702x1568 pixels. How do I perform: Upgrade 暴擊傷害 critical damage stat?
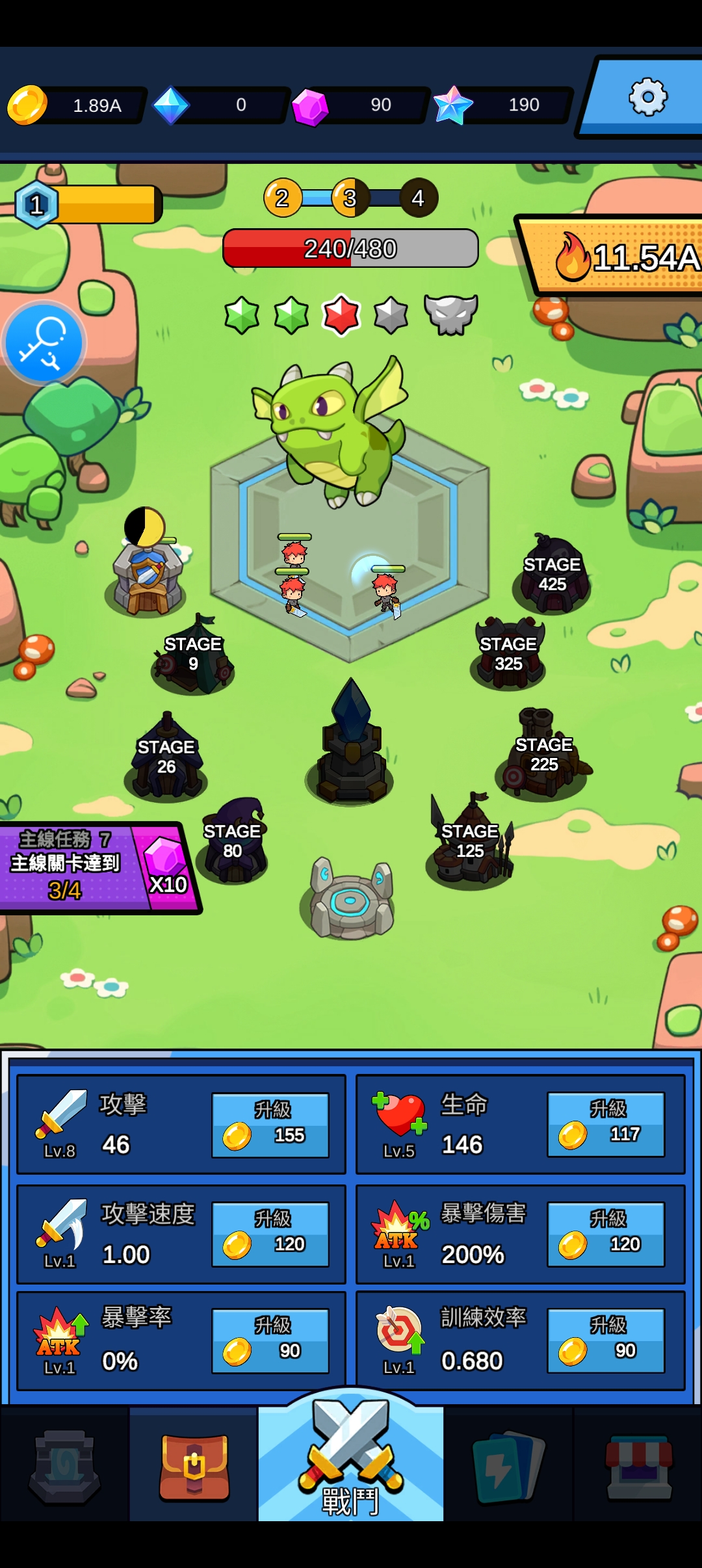(606, 1234)
